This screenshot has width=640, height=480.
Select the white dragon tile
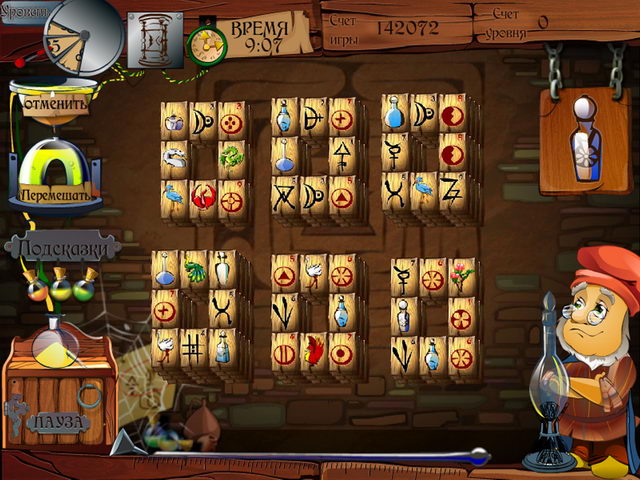click(174, 155)
